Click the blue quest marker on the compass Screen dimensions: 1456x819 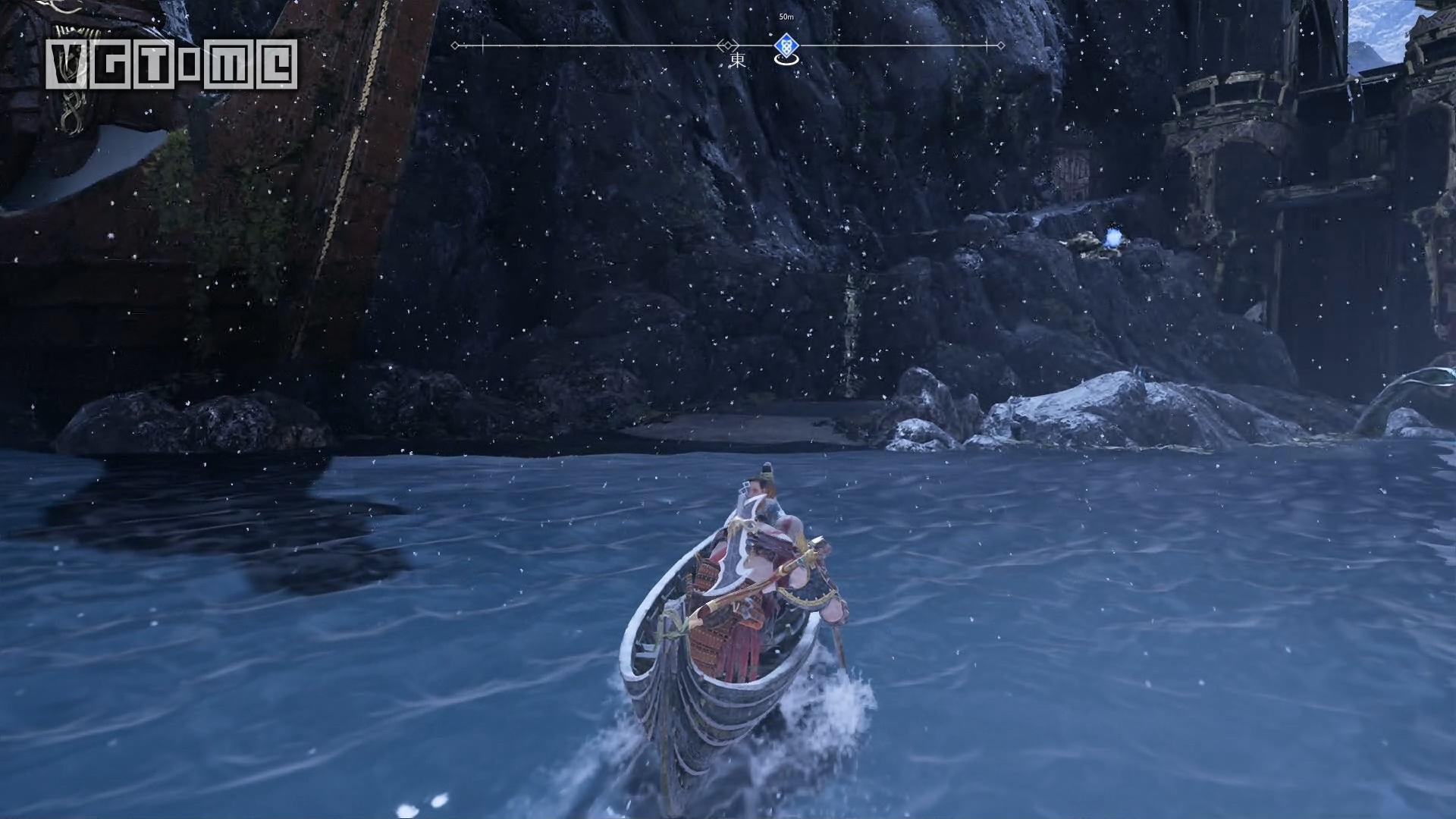788,46
